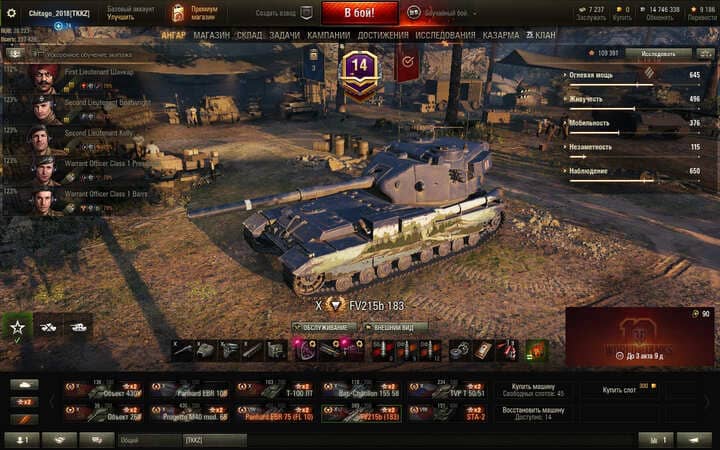Select the STA-2 tank
Viewport: 720px width, 450px height.
pyautogui.click(x=448, y=412)
